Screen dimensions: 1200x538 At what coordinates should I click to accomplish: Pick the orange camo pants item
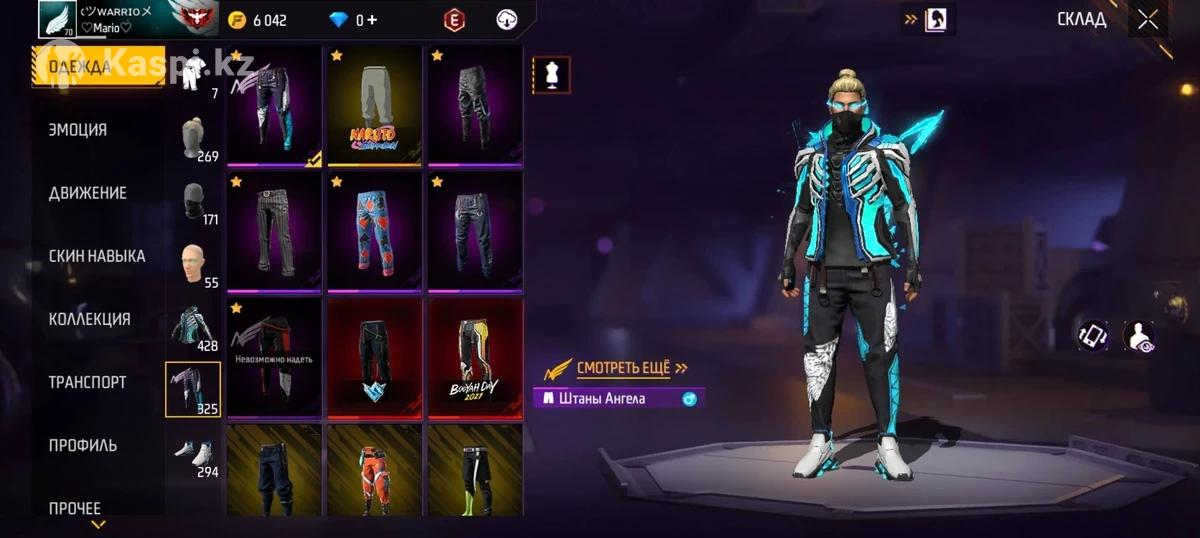[x=374, y=471]
